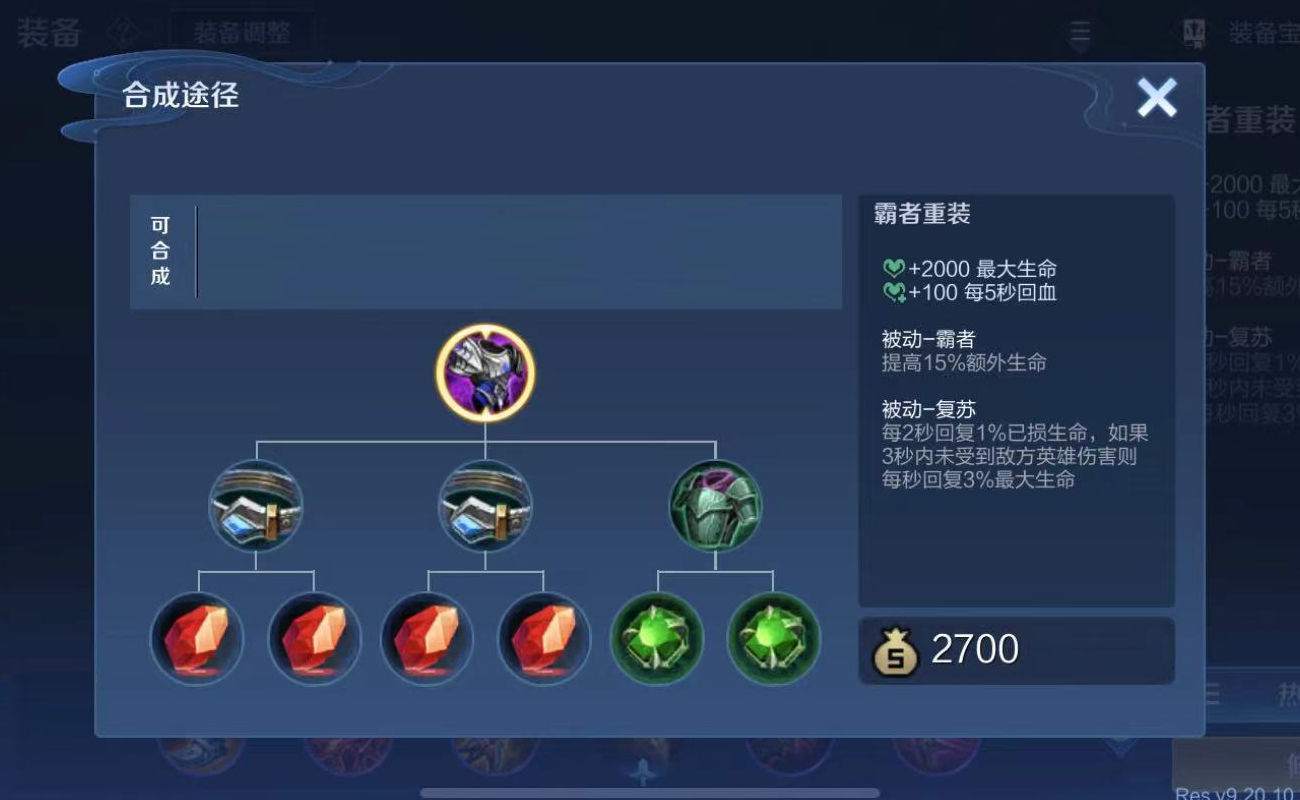Open the hamburger list icon near top right

coord(1078,30)
